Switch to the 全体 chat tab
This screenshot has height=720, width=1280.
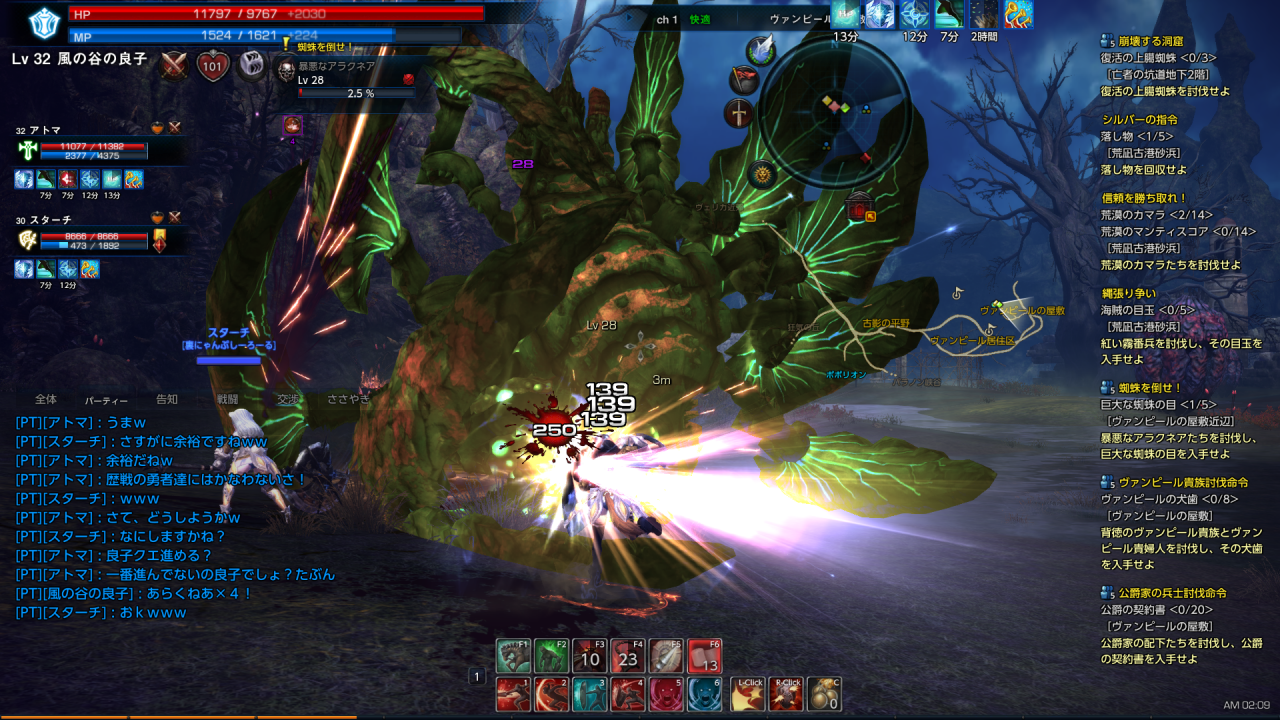46,399
